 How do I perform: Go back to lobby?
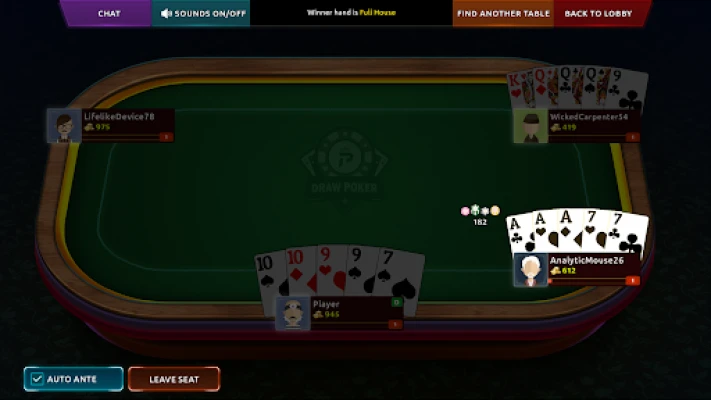tap(597, 13)
